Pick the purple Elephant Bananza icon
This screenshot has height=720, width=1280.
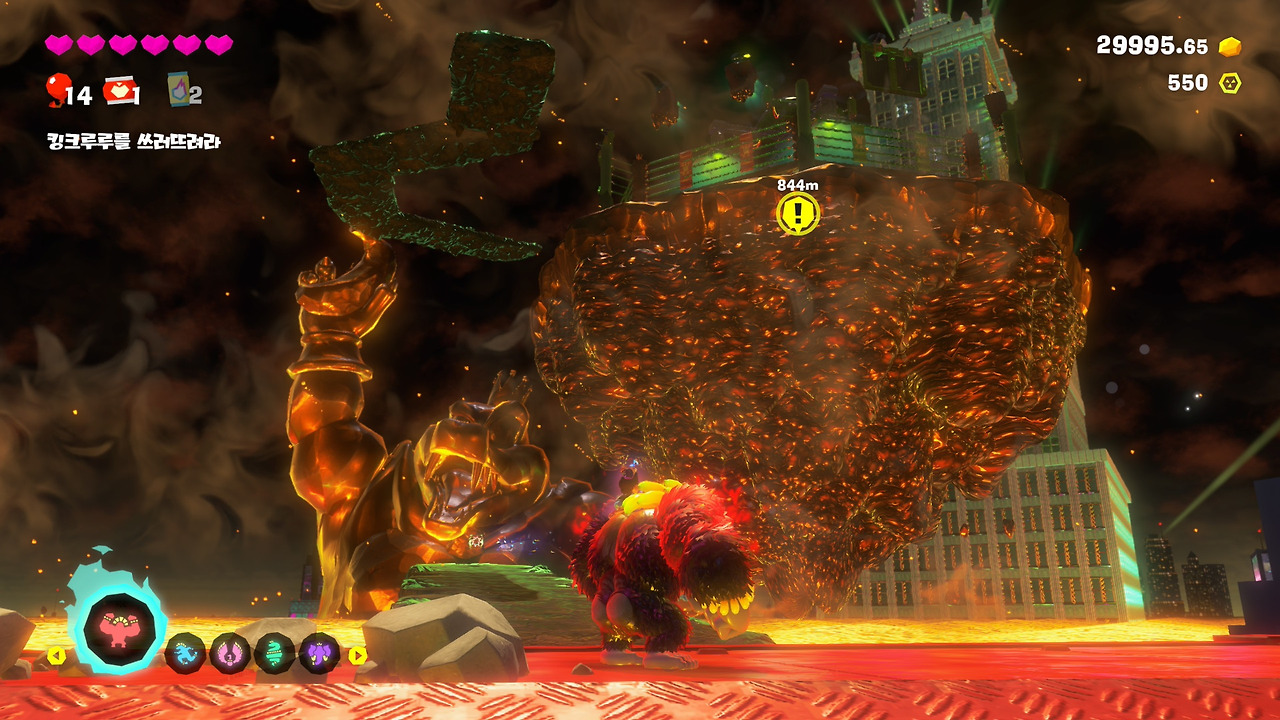click(x=319, y=653)
